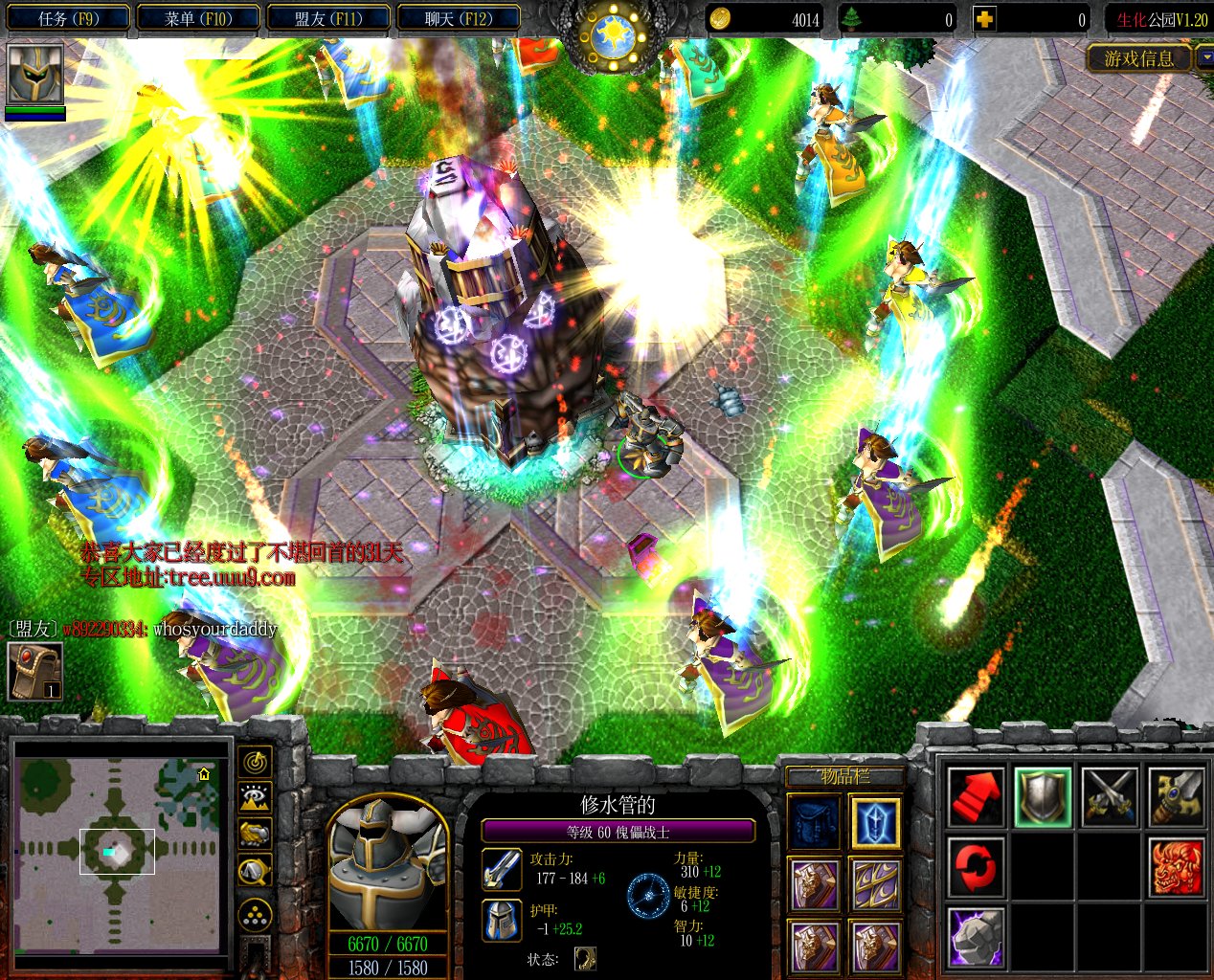Select the purple armor with gold crescents
1214x980 pixels.
(875, 884)
